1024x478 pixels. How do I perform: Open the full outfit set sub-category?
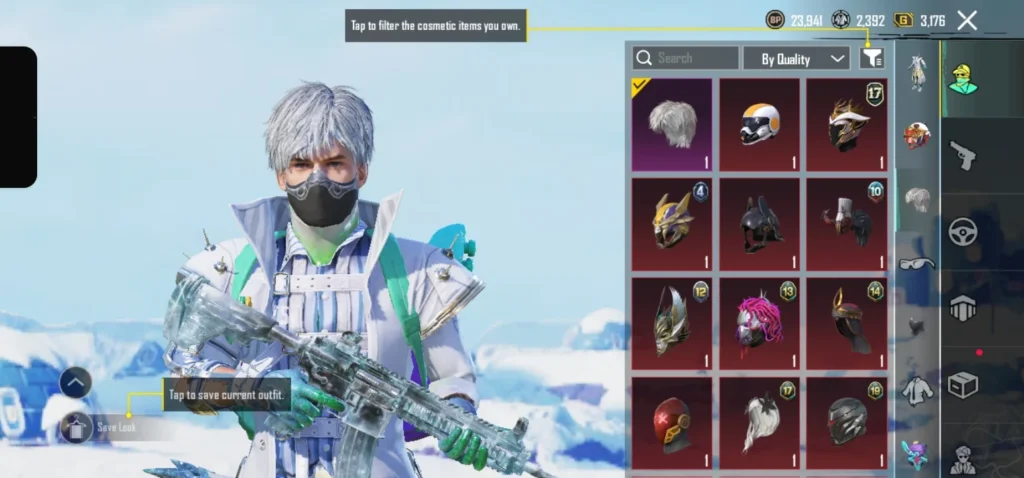[917, 72]
